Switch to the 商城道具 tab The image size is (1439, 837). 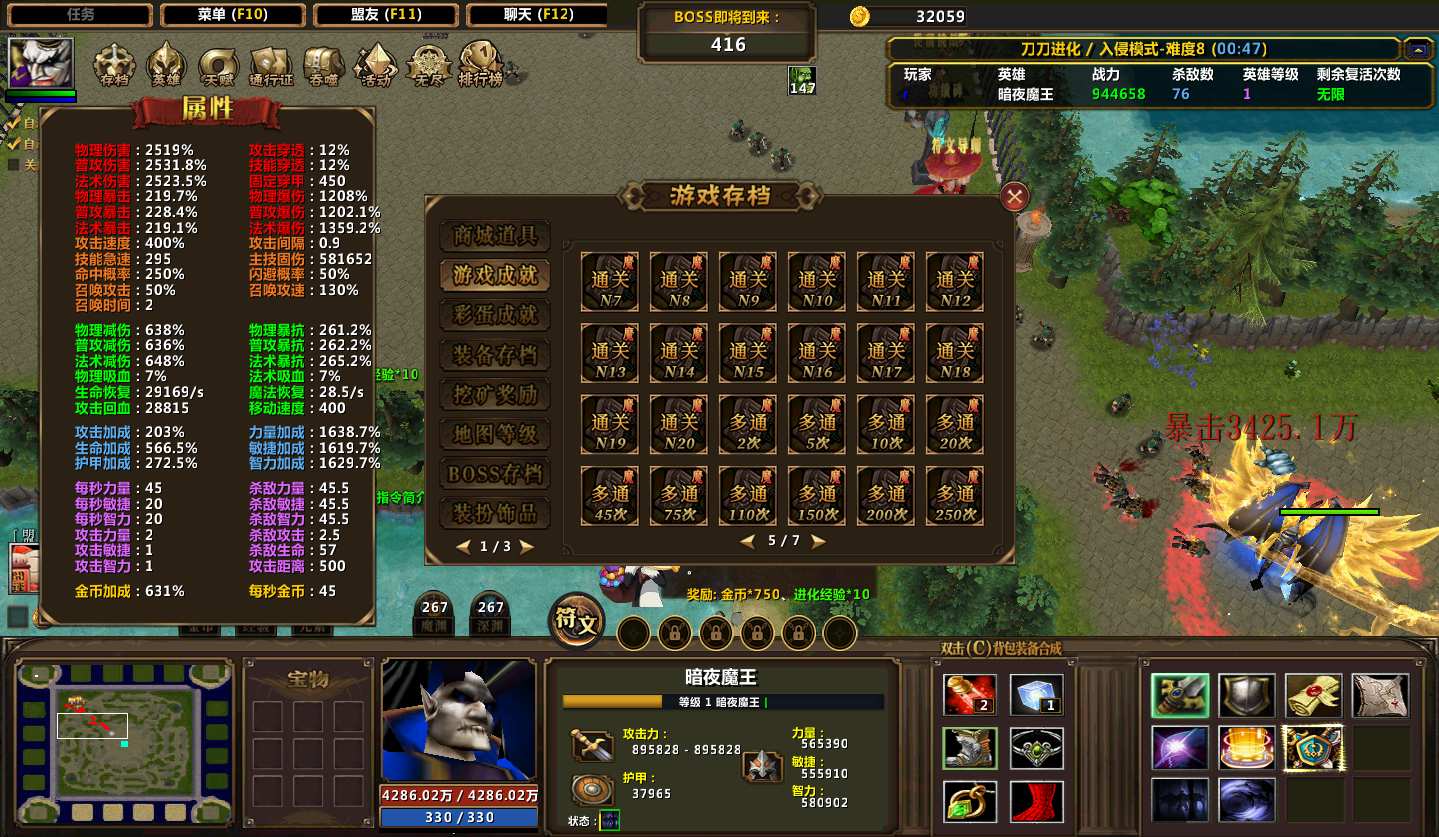495,236
